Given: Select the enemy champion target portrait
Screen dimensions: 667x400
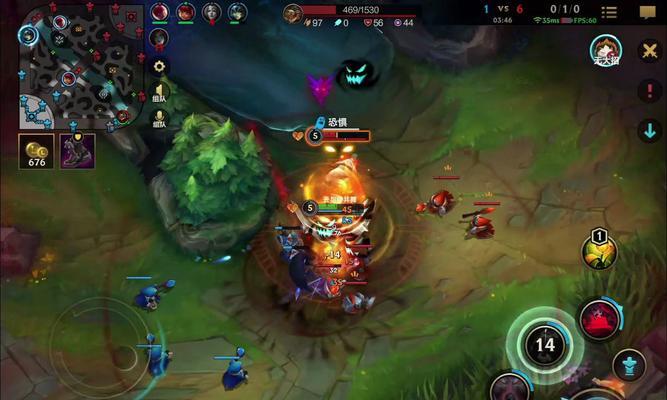Looking at the screenshot, I should coord(605,48).
